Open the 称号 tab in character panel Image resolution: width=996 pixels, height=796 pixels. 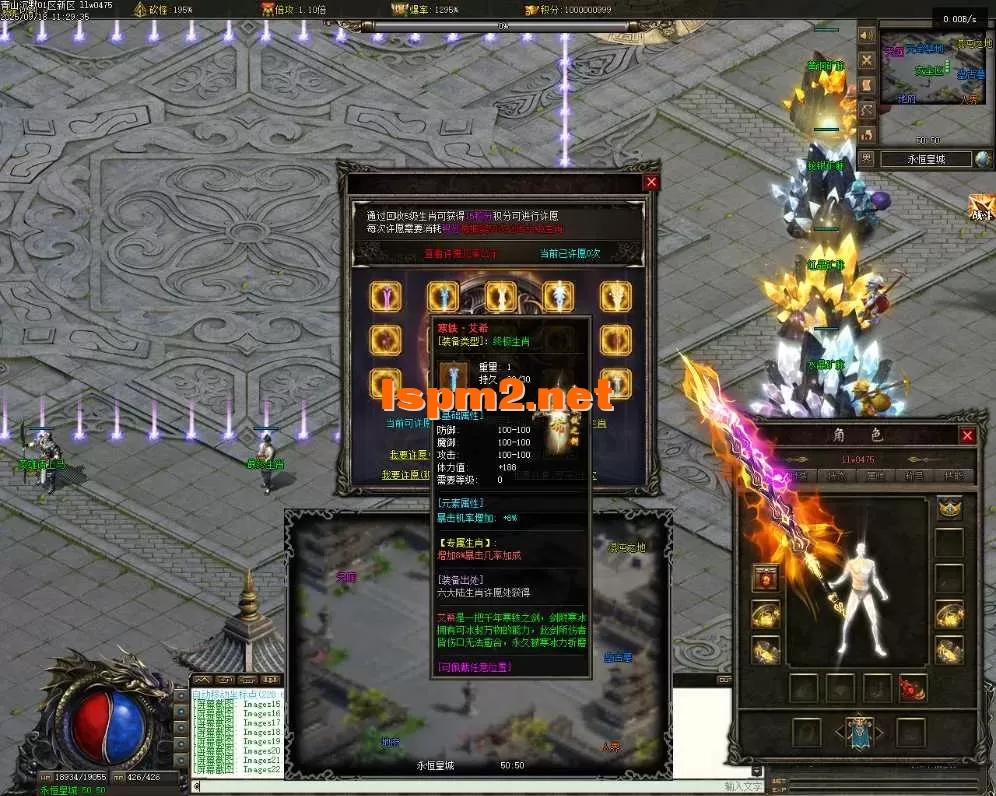point(914,476)
